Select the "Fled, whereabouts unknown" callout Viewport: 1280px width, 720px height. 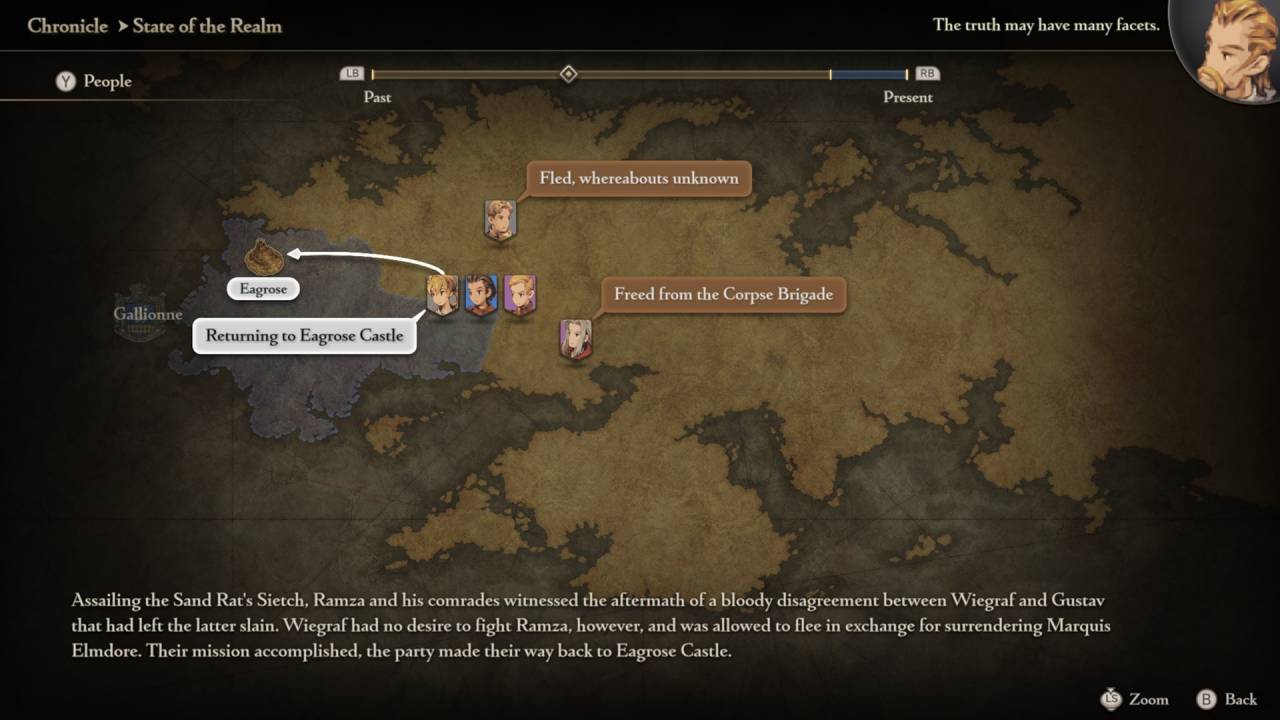click(x=638, y=179)
